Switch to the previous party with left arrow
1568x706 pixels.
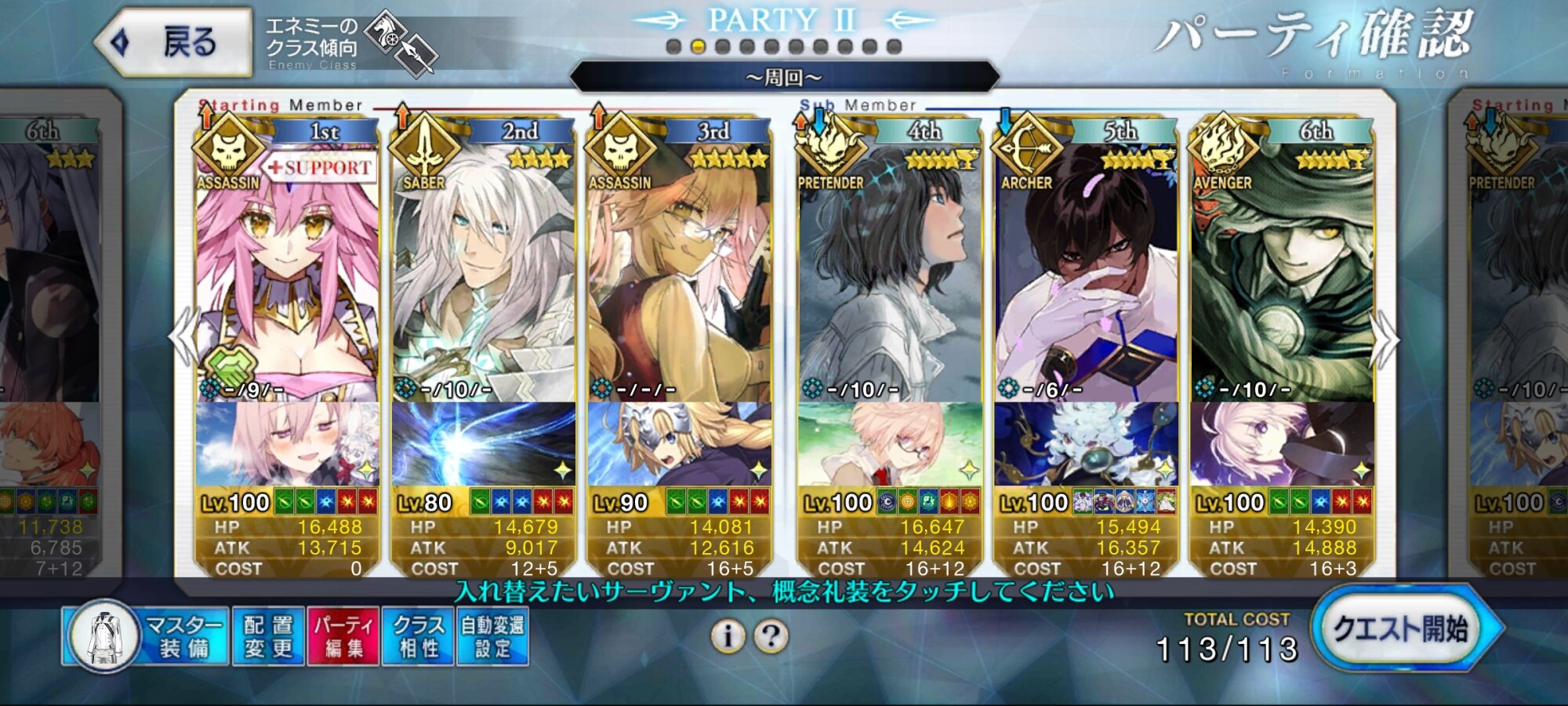pyautogui.click(x=183, y=337)
